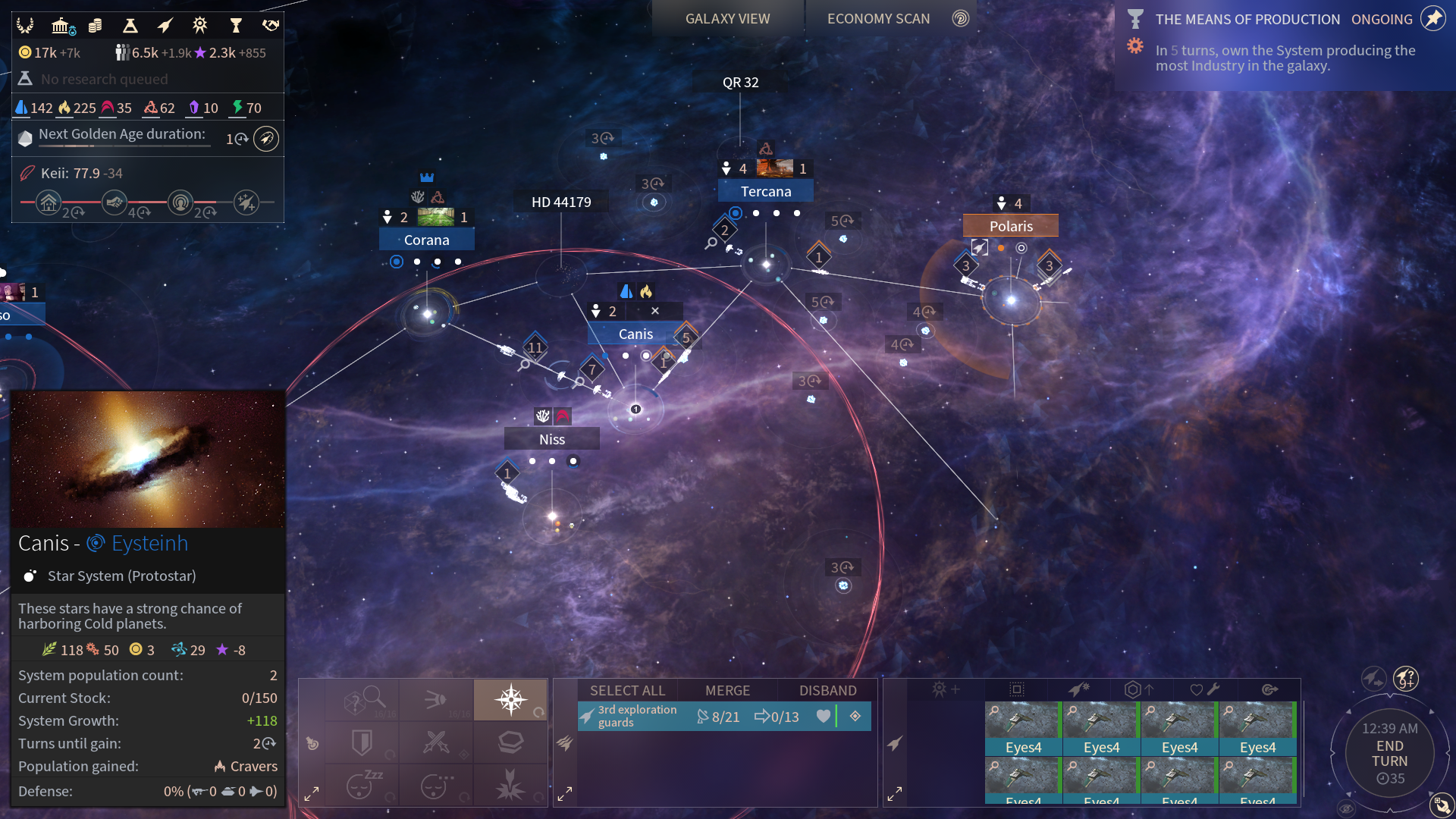Viewport: 1456px width, 819px height.
Task: Open the research flask screen
Action: point(130,26)
